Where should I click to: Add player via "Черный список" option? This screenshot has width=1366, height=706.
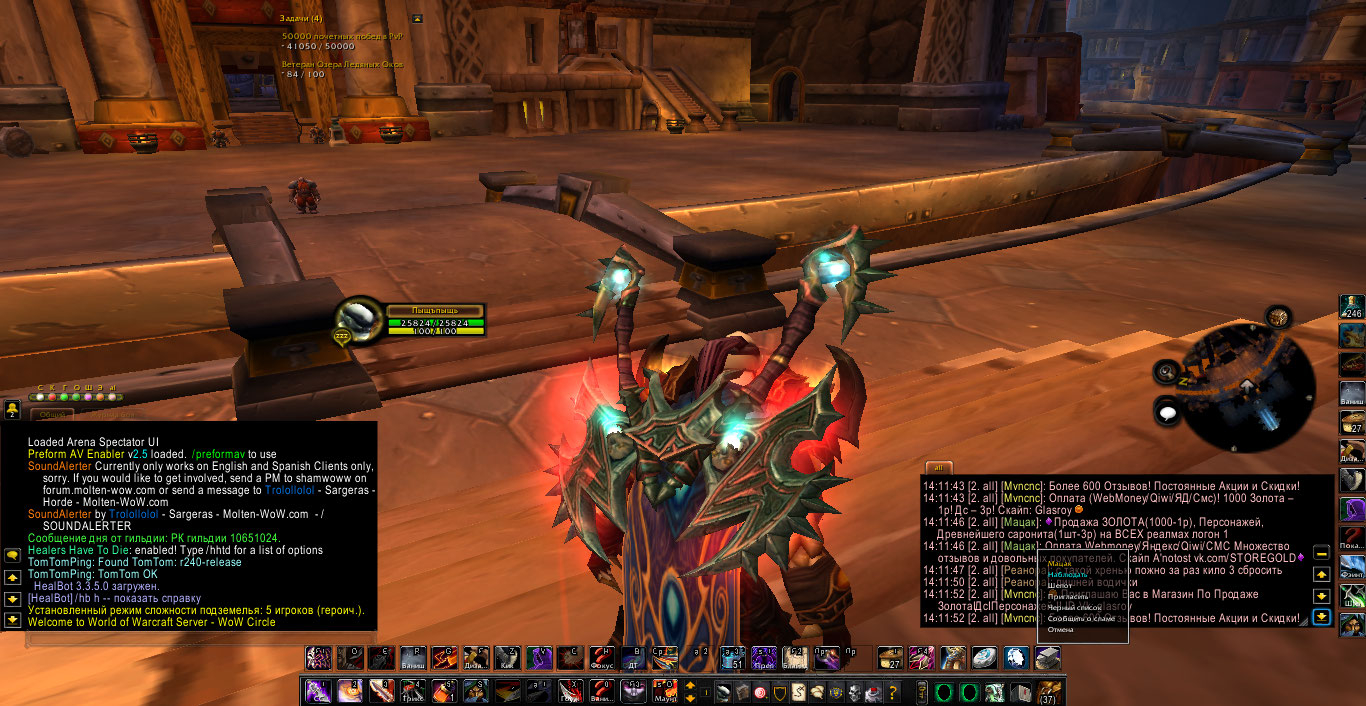[1075, 608]
